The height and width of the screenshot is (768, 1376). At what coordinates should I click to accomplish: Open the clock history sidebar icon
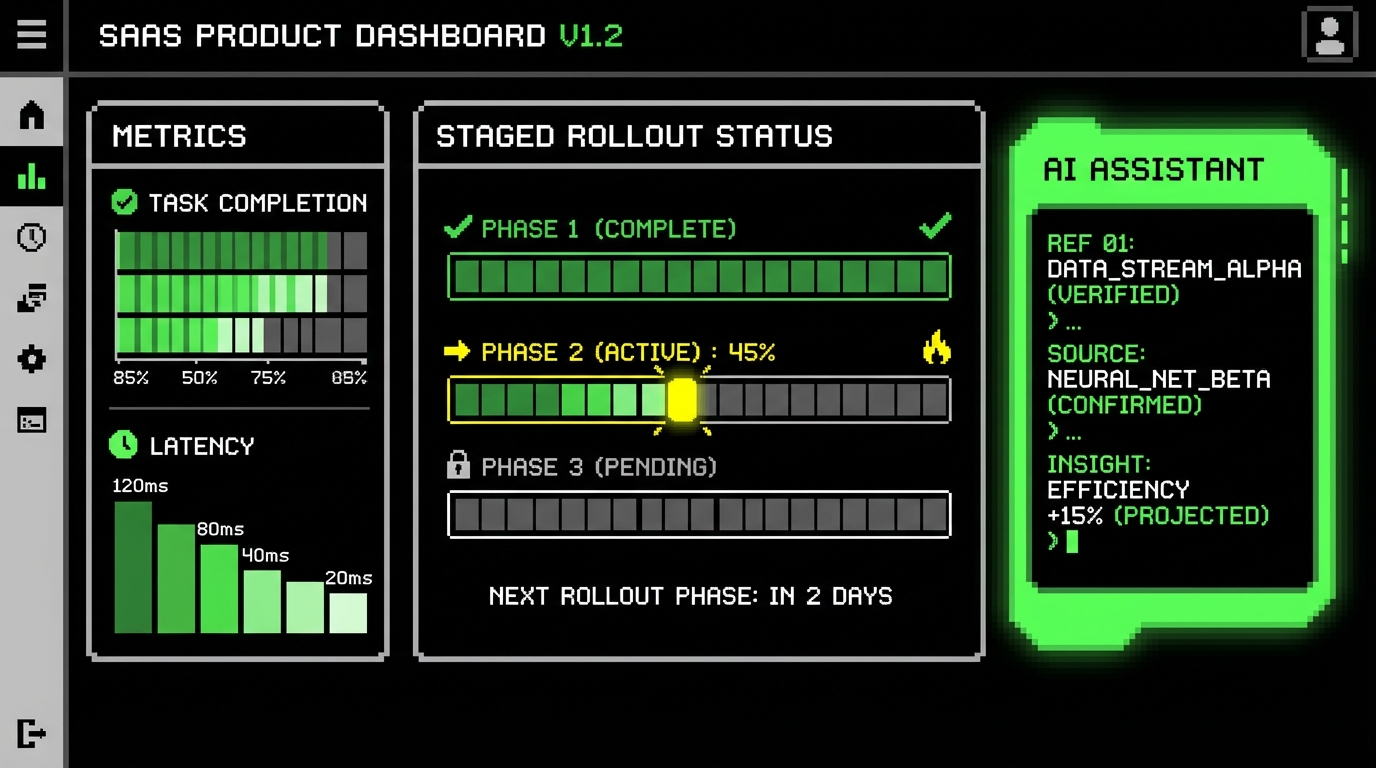click(32, 238)
